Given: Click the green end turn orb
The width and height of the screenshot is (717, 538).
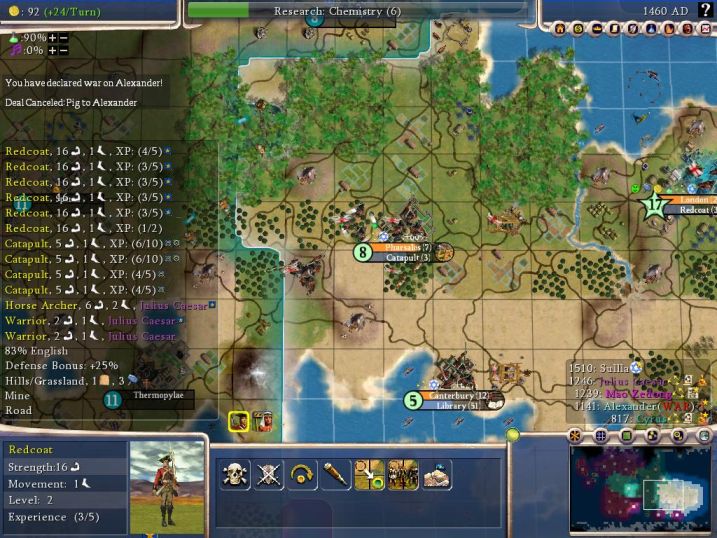Looking at the screenshot, I should click(513, 434).
